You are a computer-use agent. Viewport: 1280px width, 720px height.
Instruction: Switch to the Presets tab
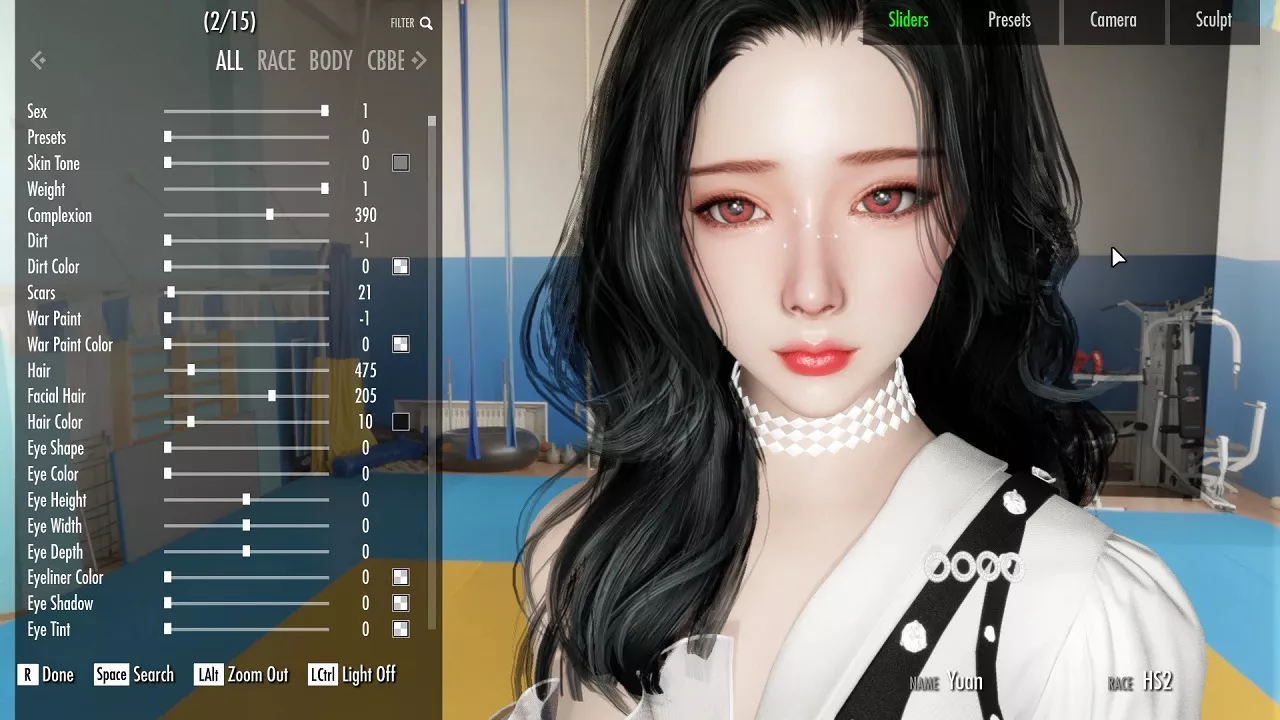click(1009, 20)
